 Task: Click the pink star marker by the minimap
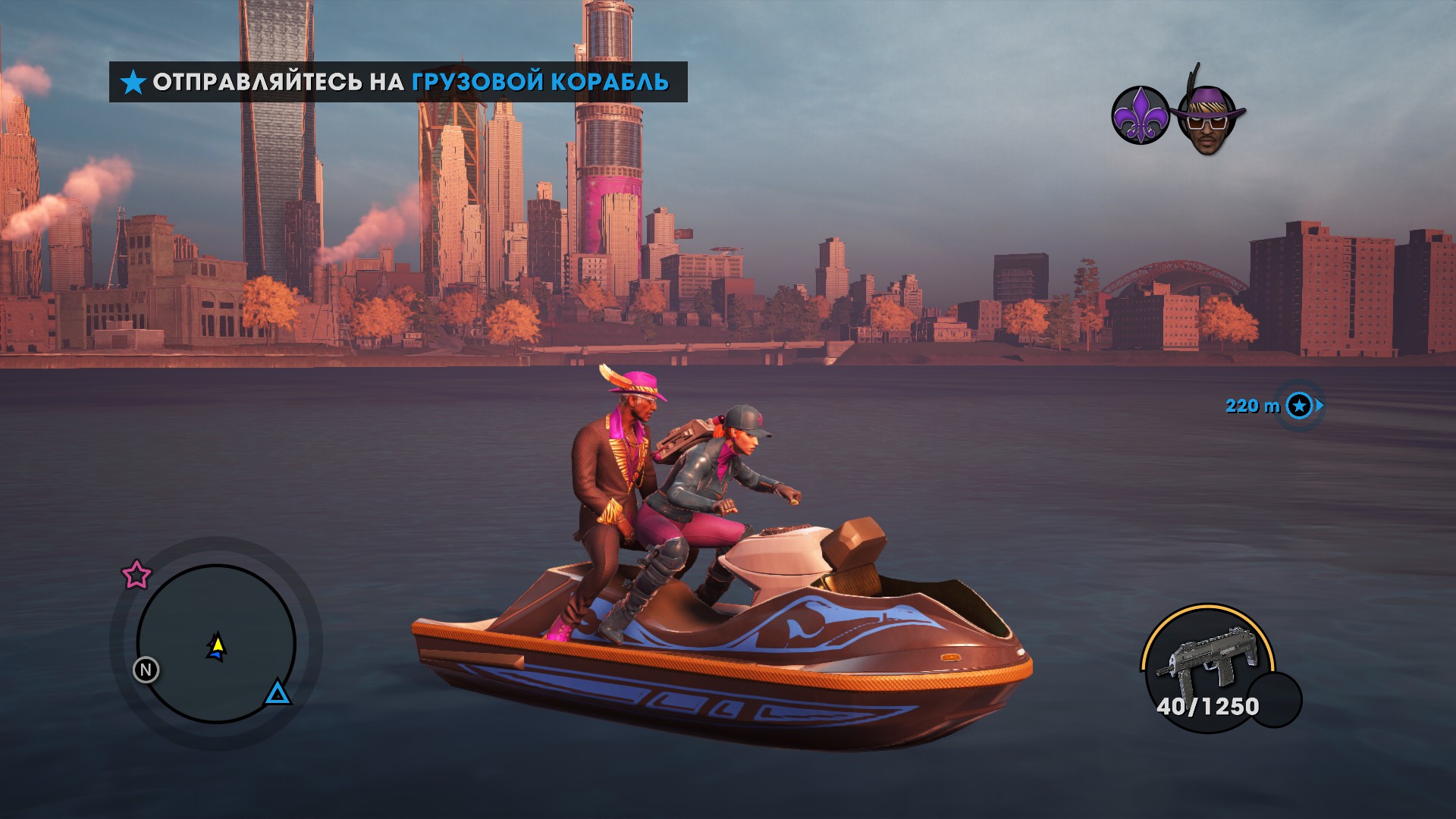(136, 575)
